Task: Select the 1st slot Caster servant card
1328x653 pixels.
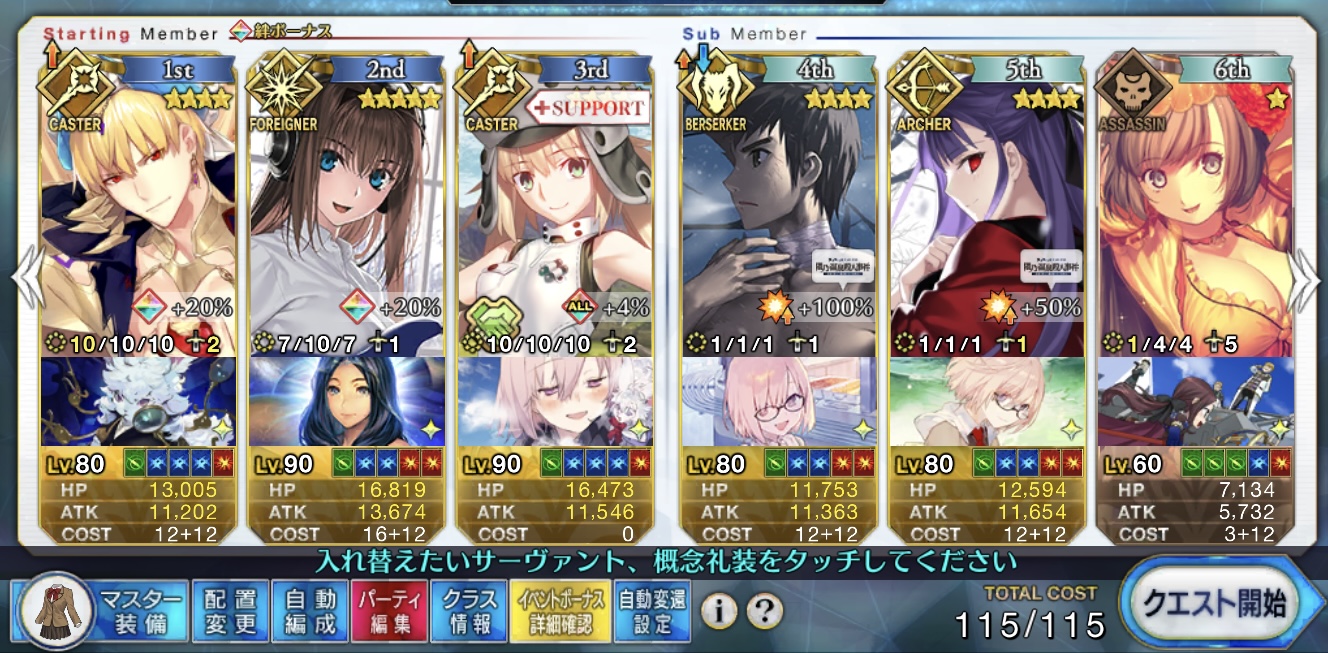Action: pyautogui.click(x=140, y=210)
